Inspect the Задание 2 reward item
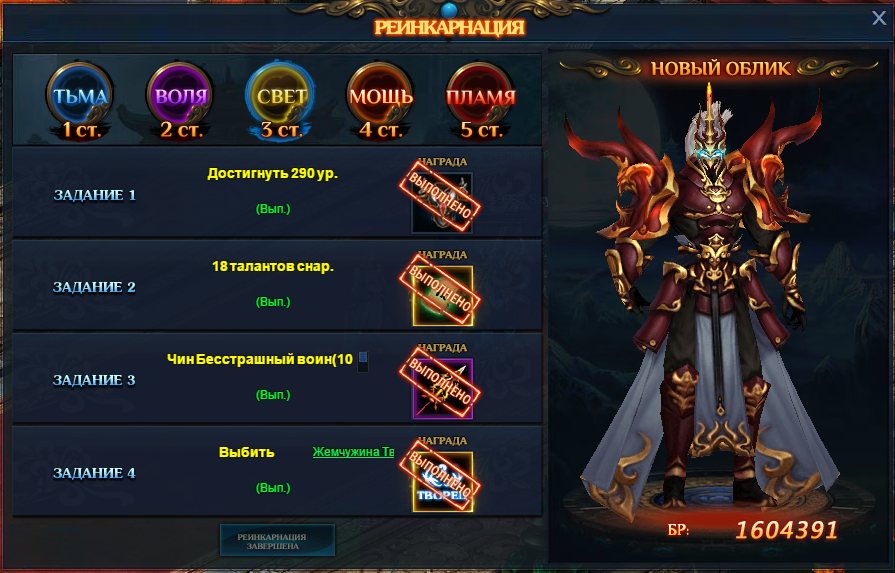The height and width of the screenshot is (573, 895). coord(442,295)
